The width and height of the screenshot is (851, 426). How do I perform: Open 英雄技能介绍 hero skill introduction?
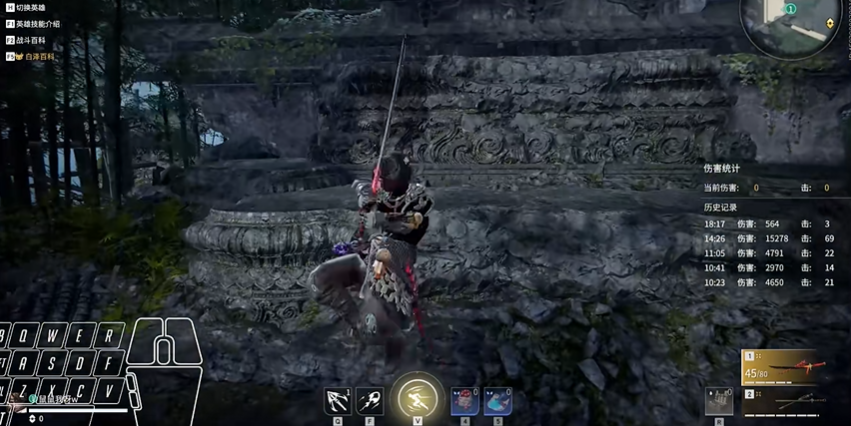[37, 24]
